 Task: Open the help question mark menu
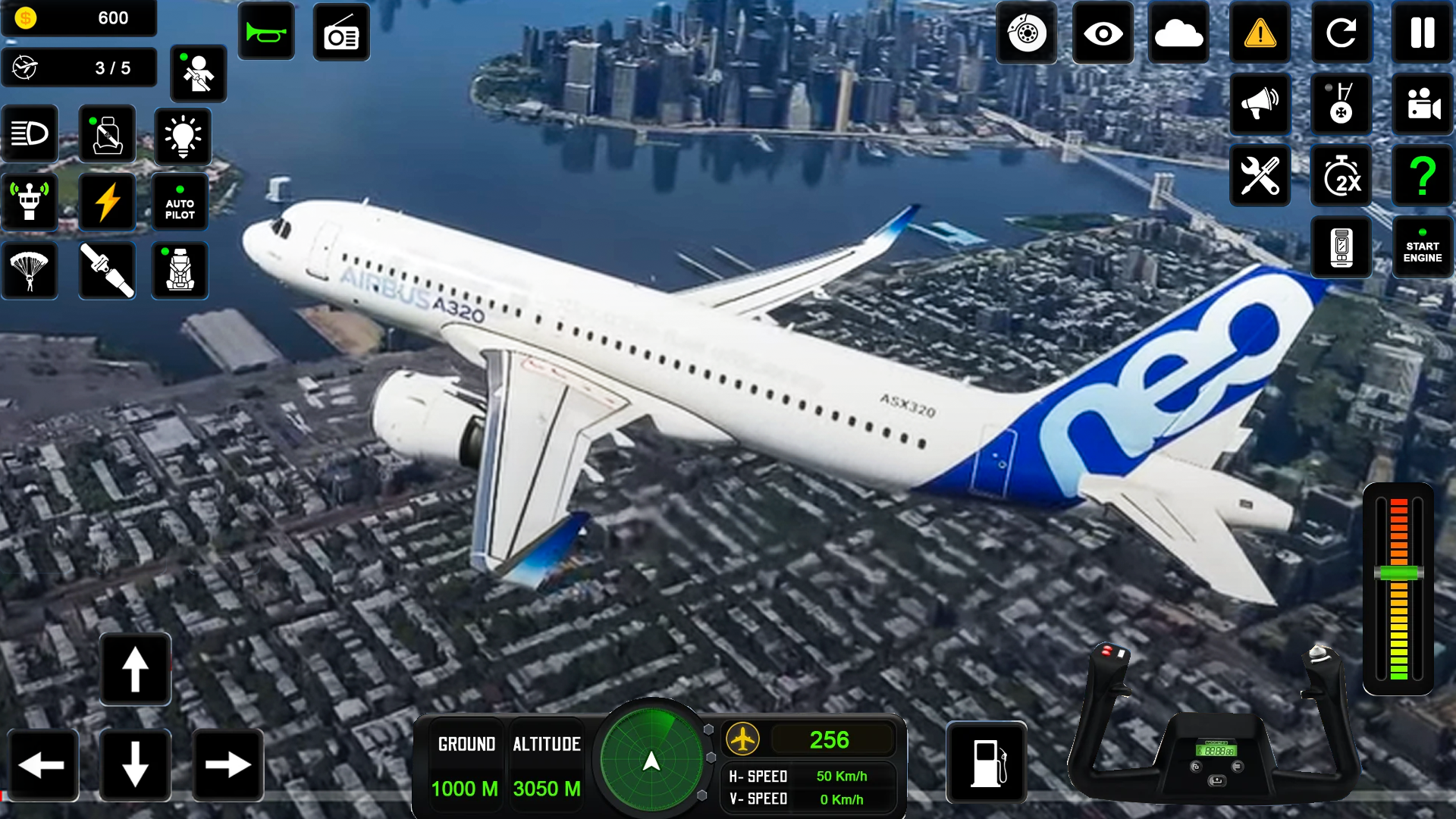(x=1422, y=176)
